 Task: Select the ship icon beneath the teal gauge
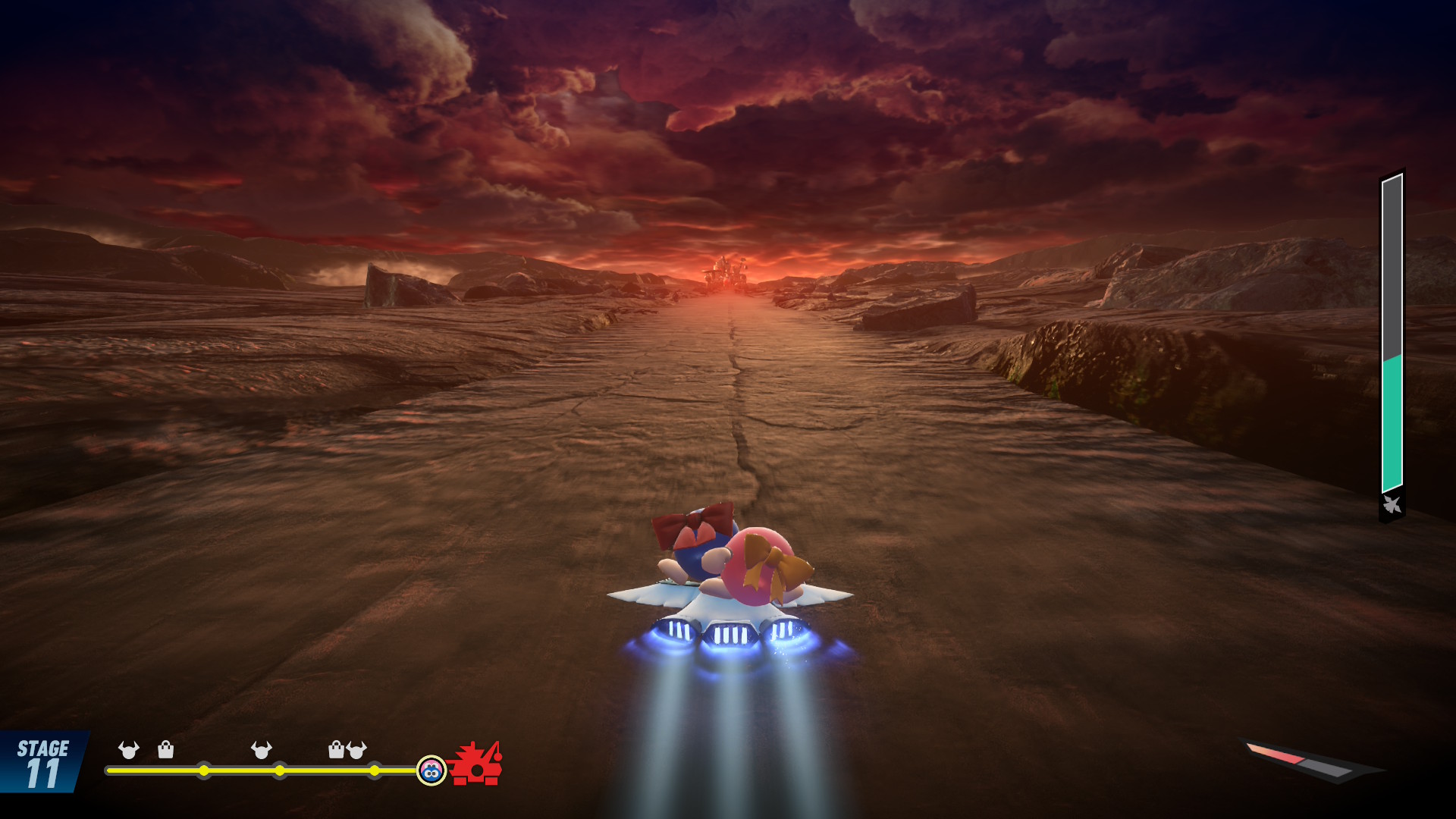[x=1392, y=504]
